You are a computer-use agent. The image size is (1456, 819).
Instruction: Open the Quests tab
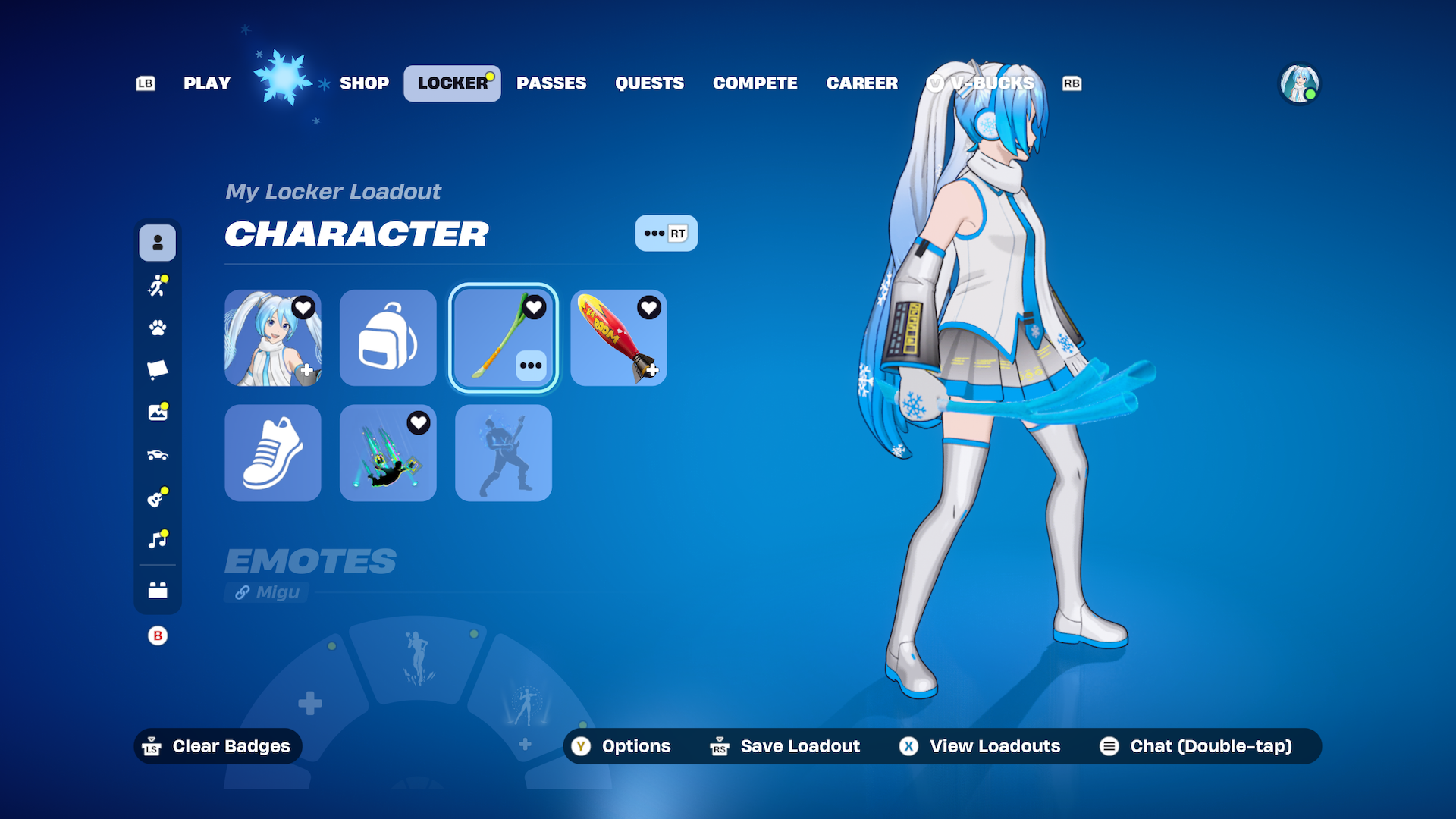pyautogui.click(x=649, y=83)
